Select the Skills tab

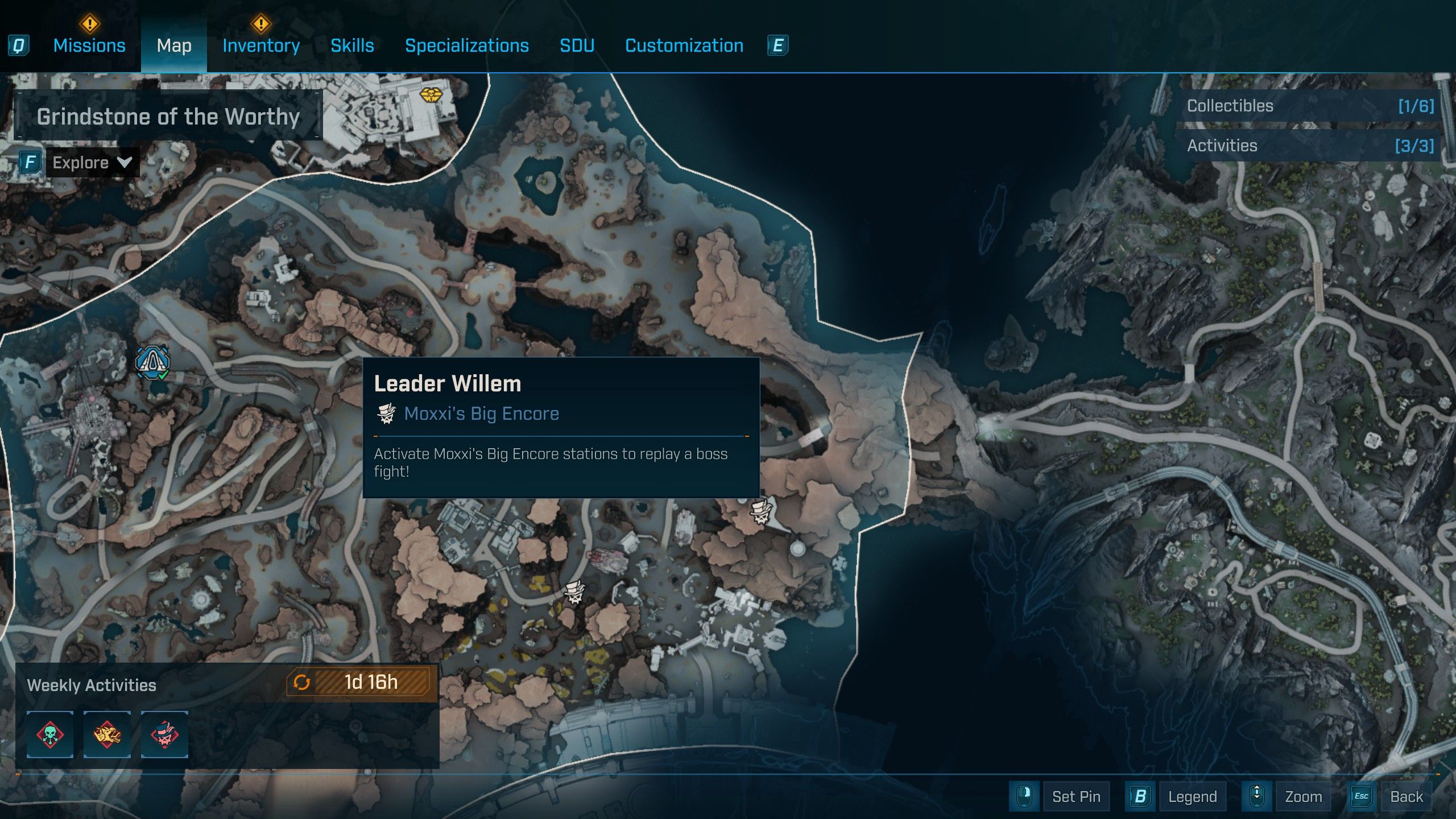352,45
